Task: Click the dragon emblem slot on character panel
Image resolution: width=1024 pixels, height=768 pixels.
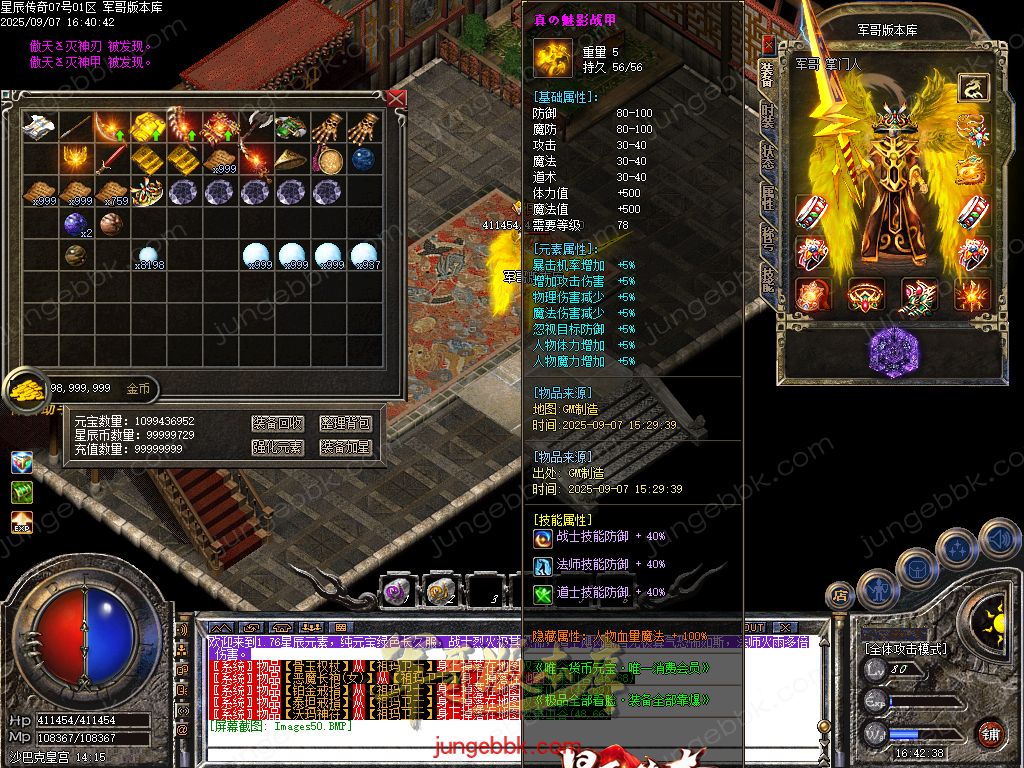Action: pyautogui.click(x=971, y=88)
